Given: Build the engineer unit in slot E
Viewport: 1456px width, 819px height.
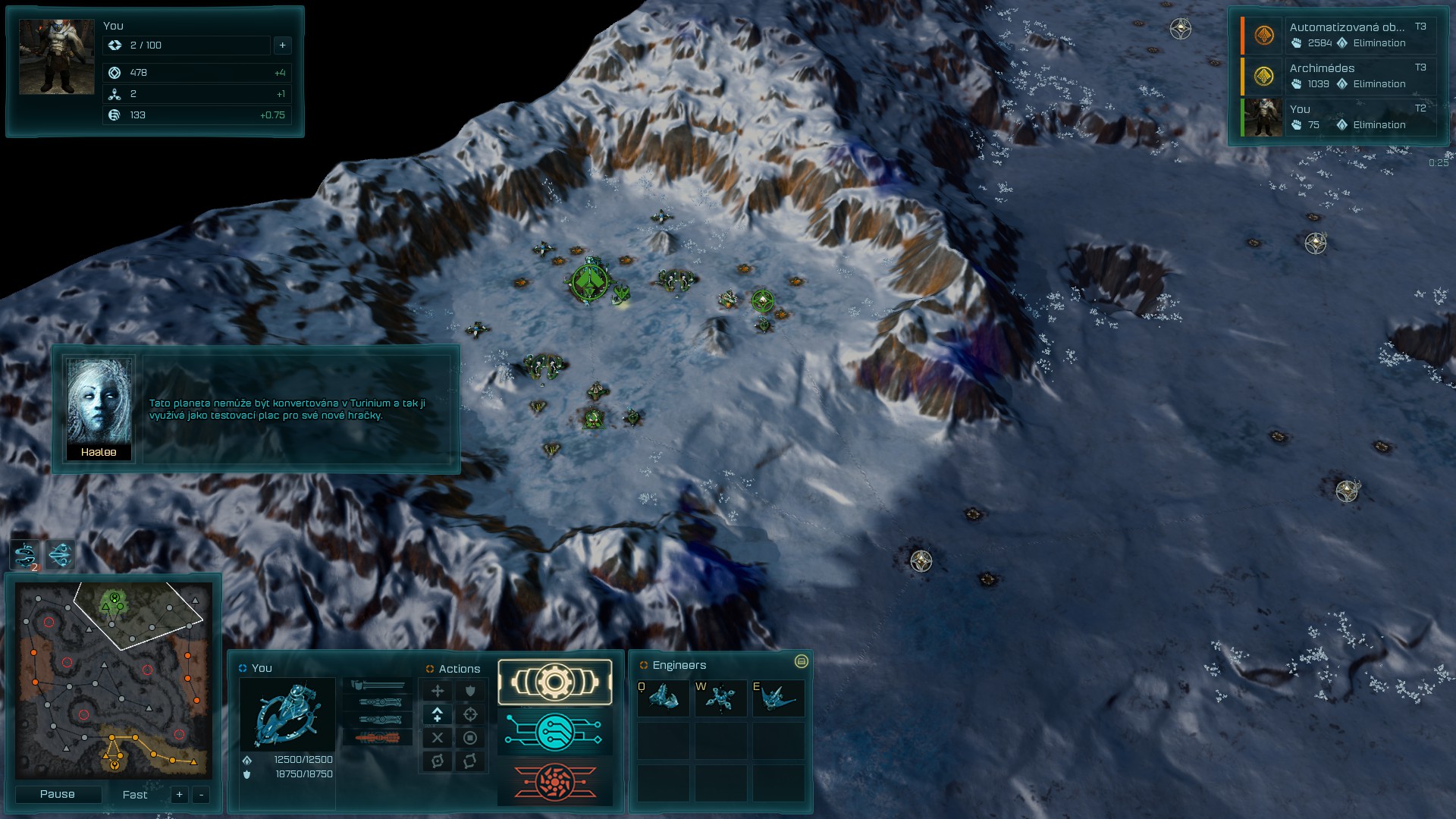Looking at the screenshot, I should (778, 698).
